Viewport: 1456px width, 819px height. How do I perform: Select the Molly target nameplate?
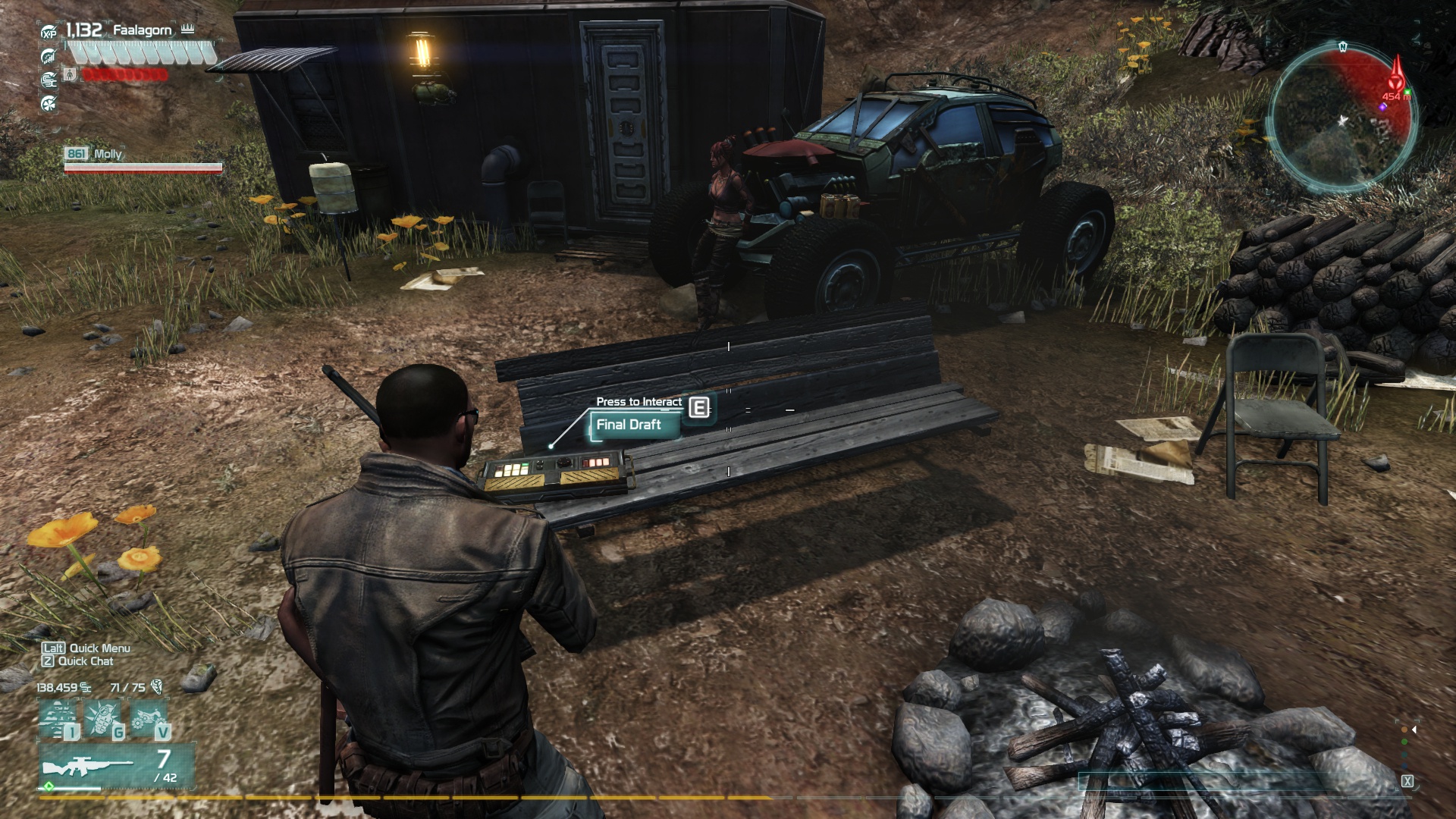point(107,154)
